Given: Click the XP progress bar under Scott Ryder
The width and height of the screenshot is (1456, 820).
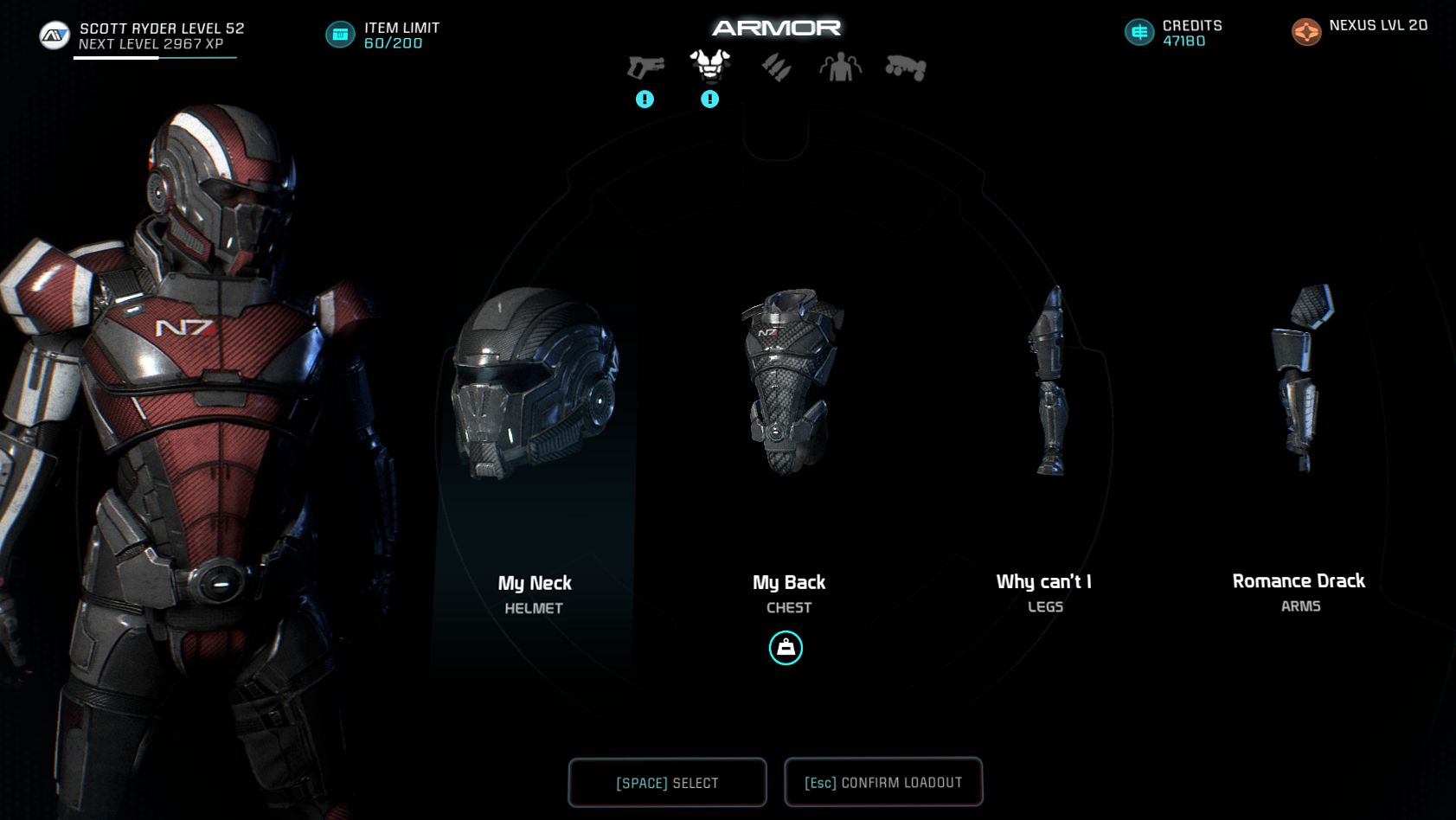Looking at the screenshot, I should coord(156,59).
